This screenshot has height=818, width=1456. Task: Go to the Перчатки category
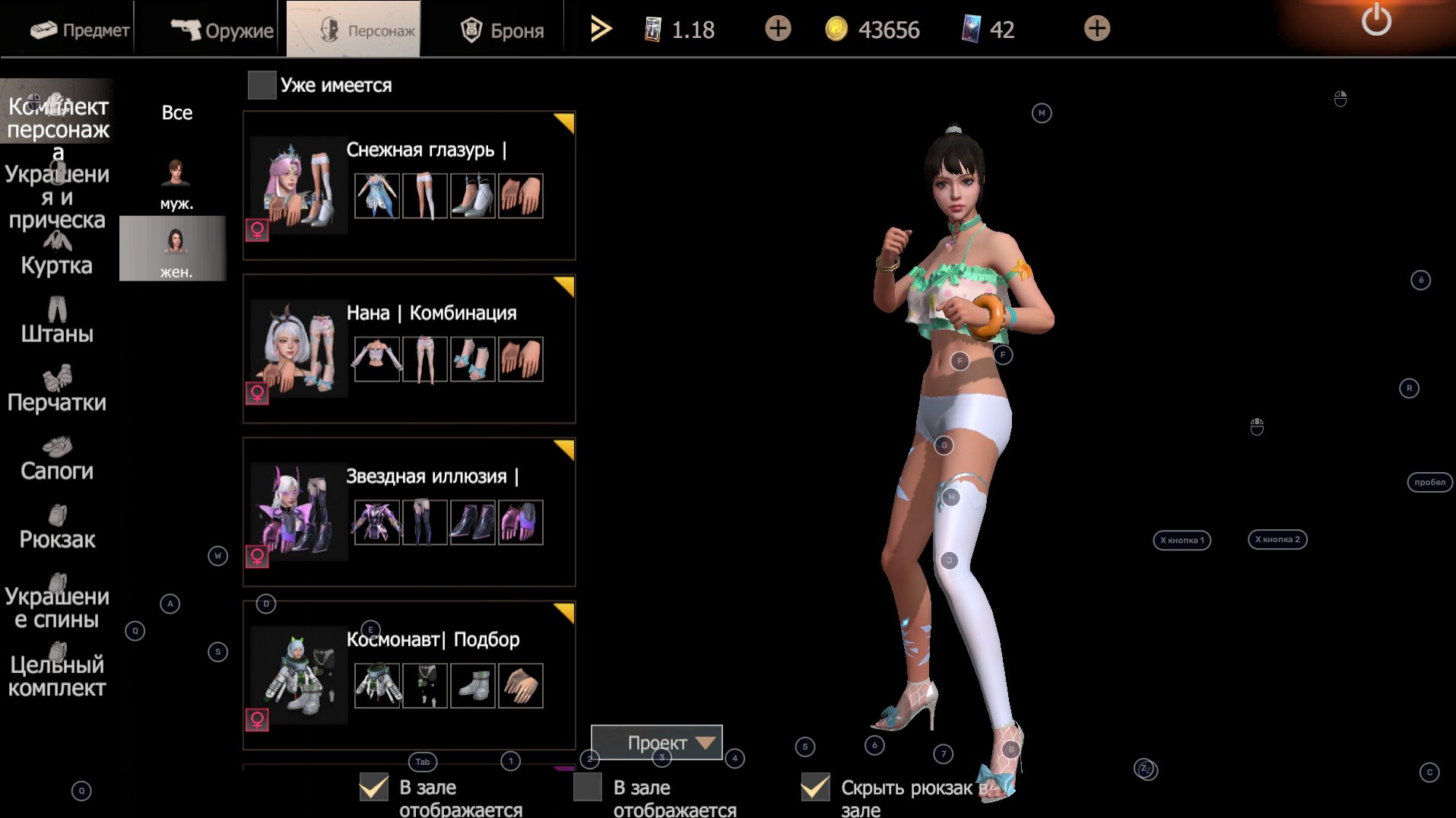point(57,391)
